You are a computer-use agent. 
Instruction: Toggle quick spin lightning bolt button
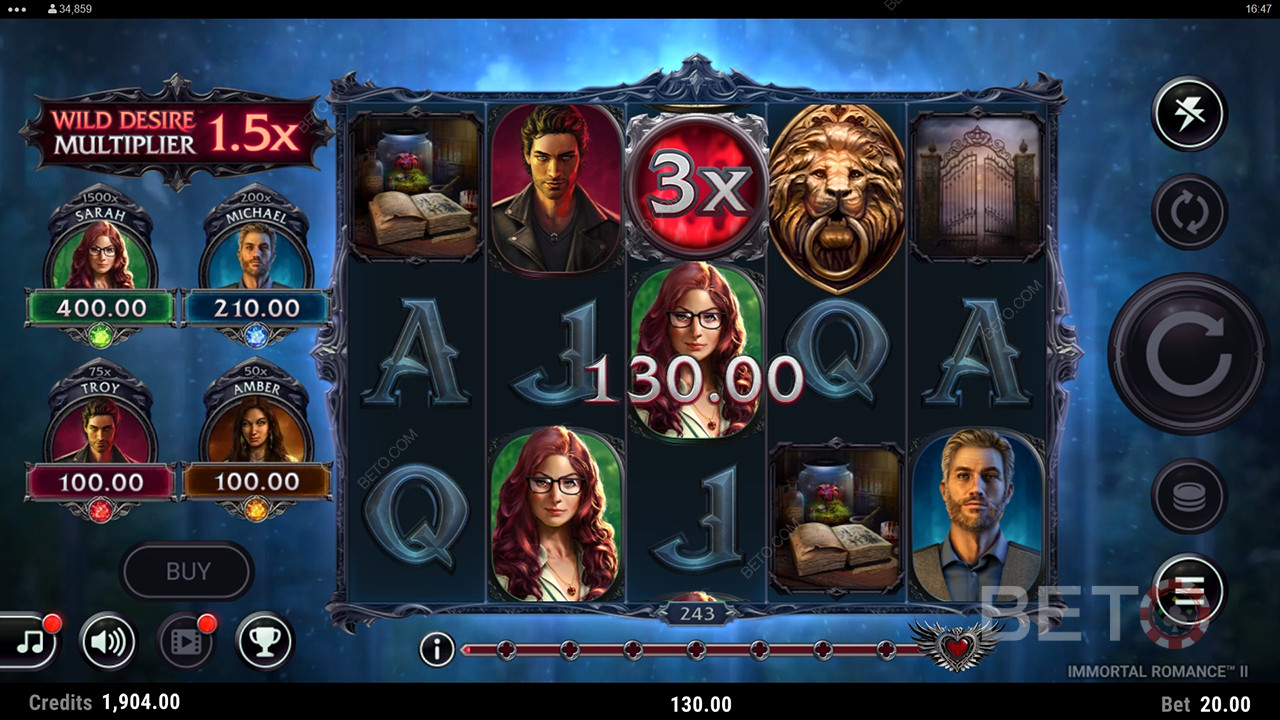coord(1188,113)
